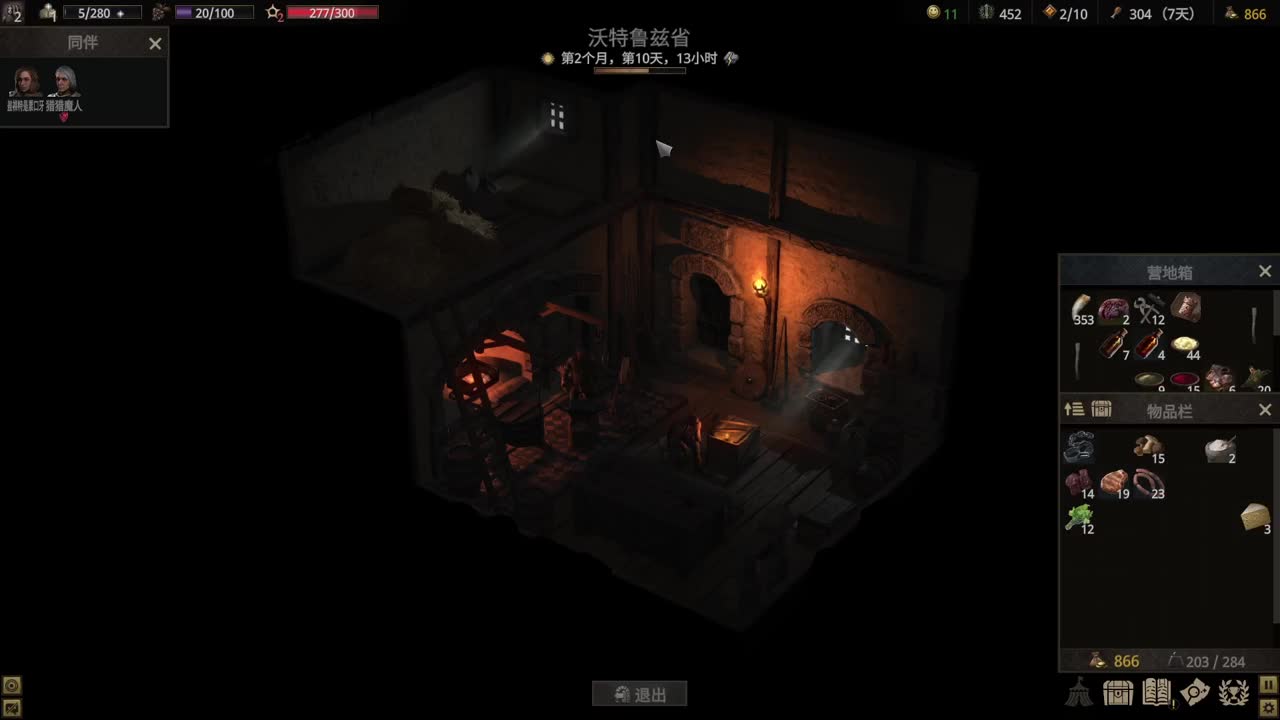1280x720 pixels.
Task: Close the 营地箱 camp chest panel
Action: tap(1264, 270)
